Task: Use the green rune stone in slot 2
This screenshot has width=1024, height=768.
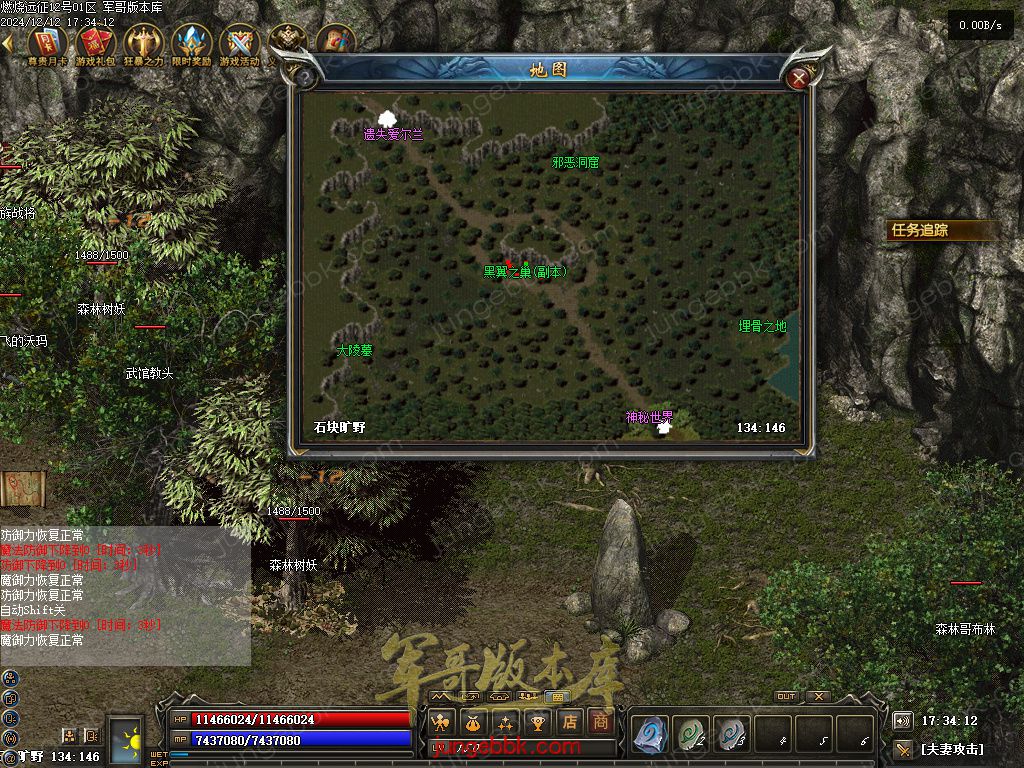Action: [691, 735]
